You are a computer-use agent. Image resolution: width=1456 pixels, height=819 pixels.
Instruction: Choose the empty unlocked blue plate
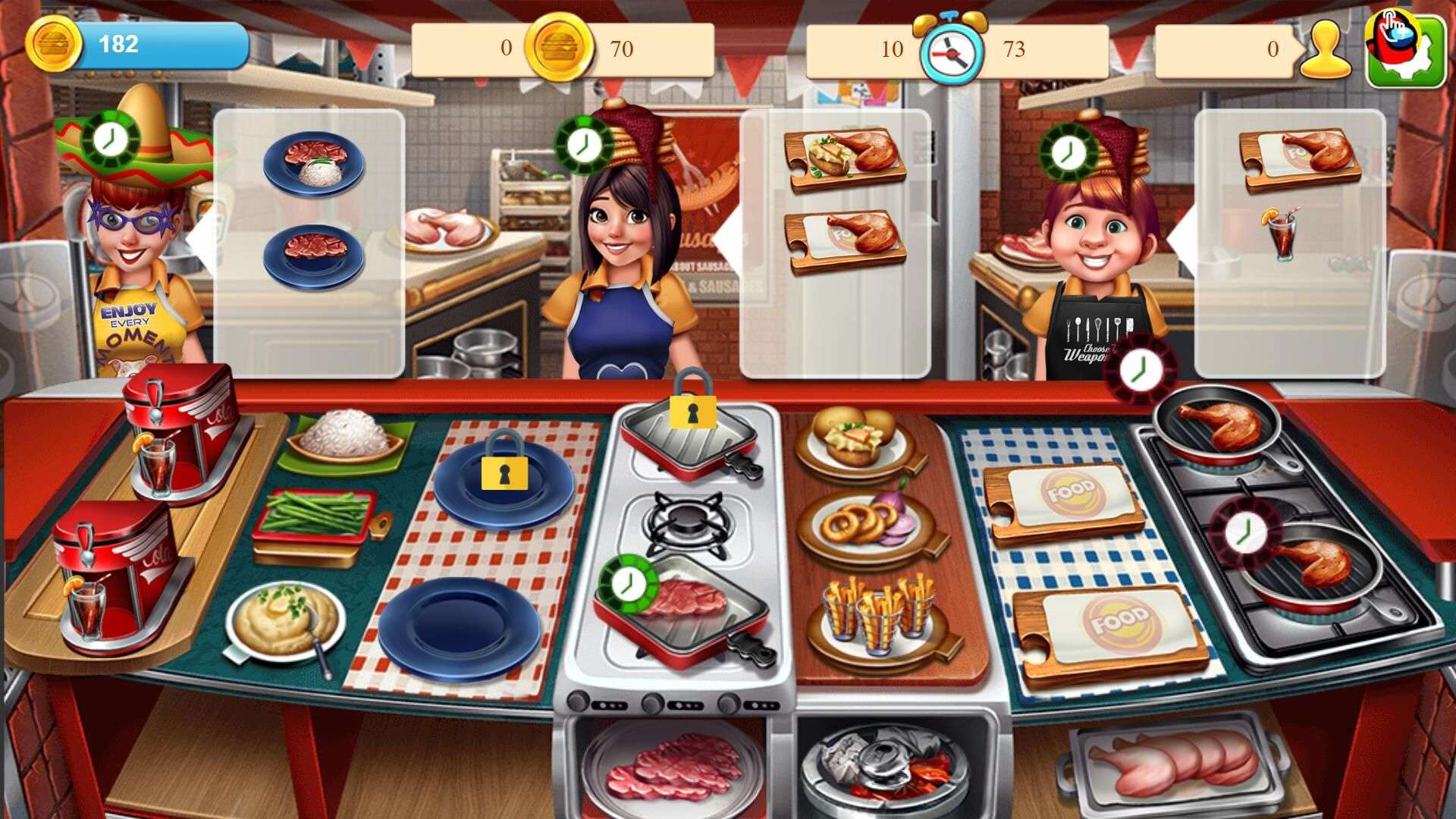pyautogui.click(x=459, y=628)
